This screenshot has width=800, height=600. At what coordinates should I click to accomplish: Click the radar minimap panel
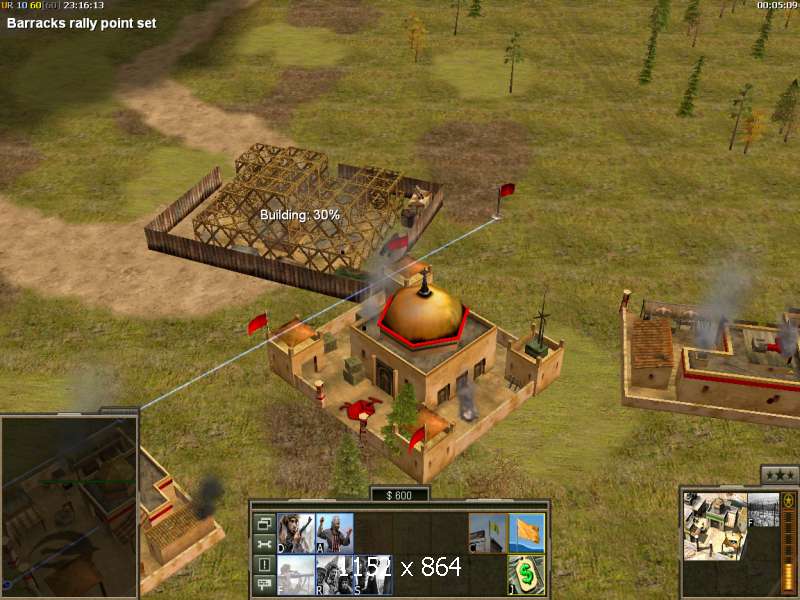tap(68, 505)
